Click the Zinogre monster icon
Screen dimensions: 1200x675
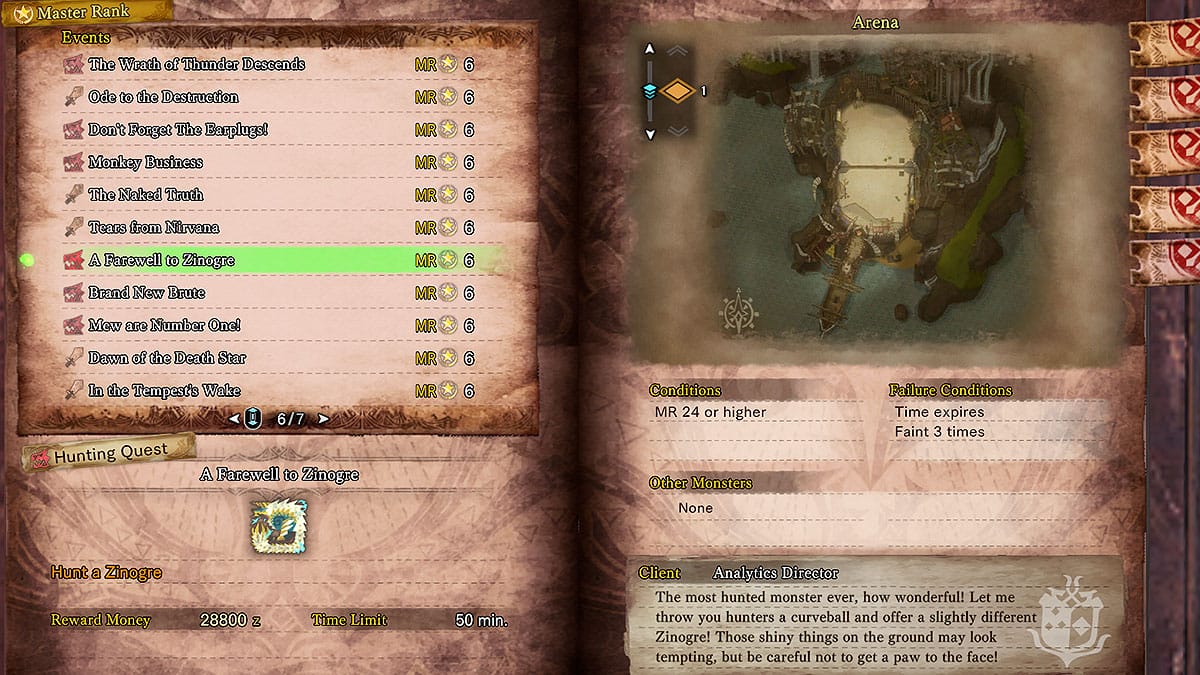279,524
